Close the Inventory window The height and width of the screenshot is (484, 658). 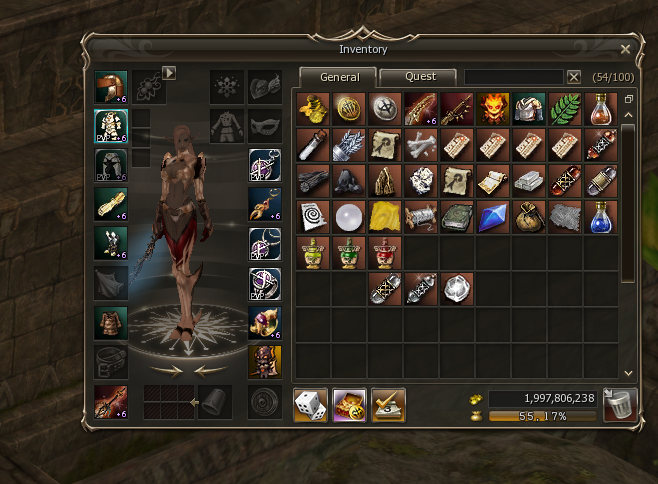tap(625, 49)
